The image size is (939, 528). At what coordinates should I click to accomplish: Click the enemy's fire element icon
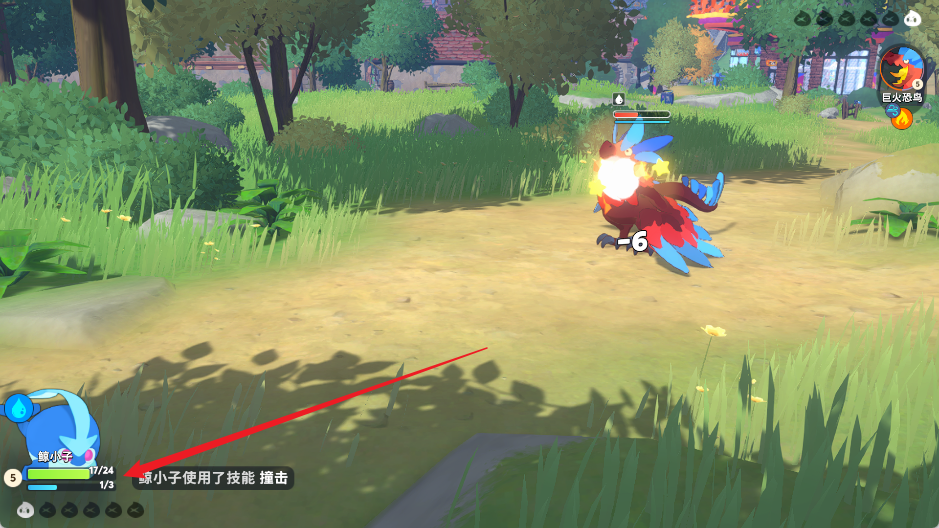point(903,120)
